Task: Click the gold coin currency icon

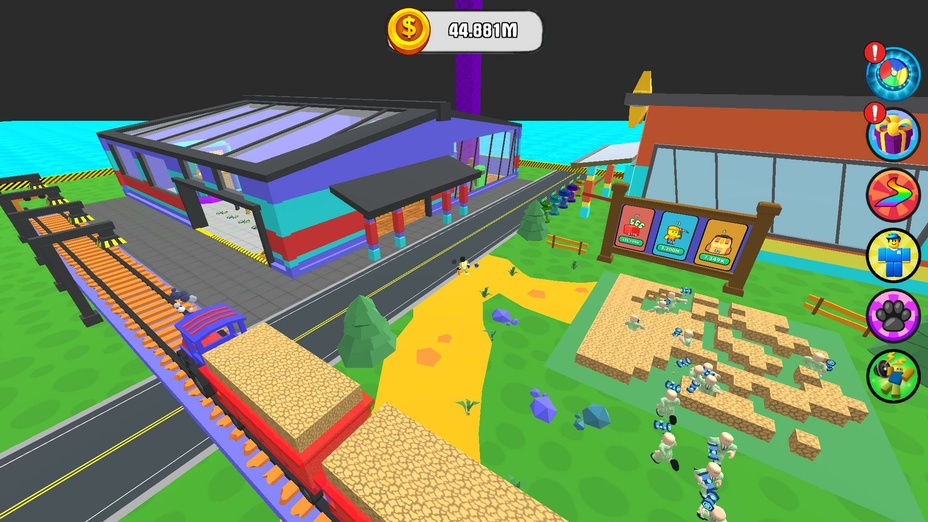Action: pyautogui.click(x=408, y=31)
